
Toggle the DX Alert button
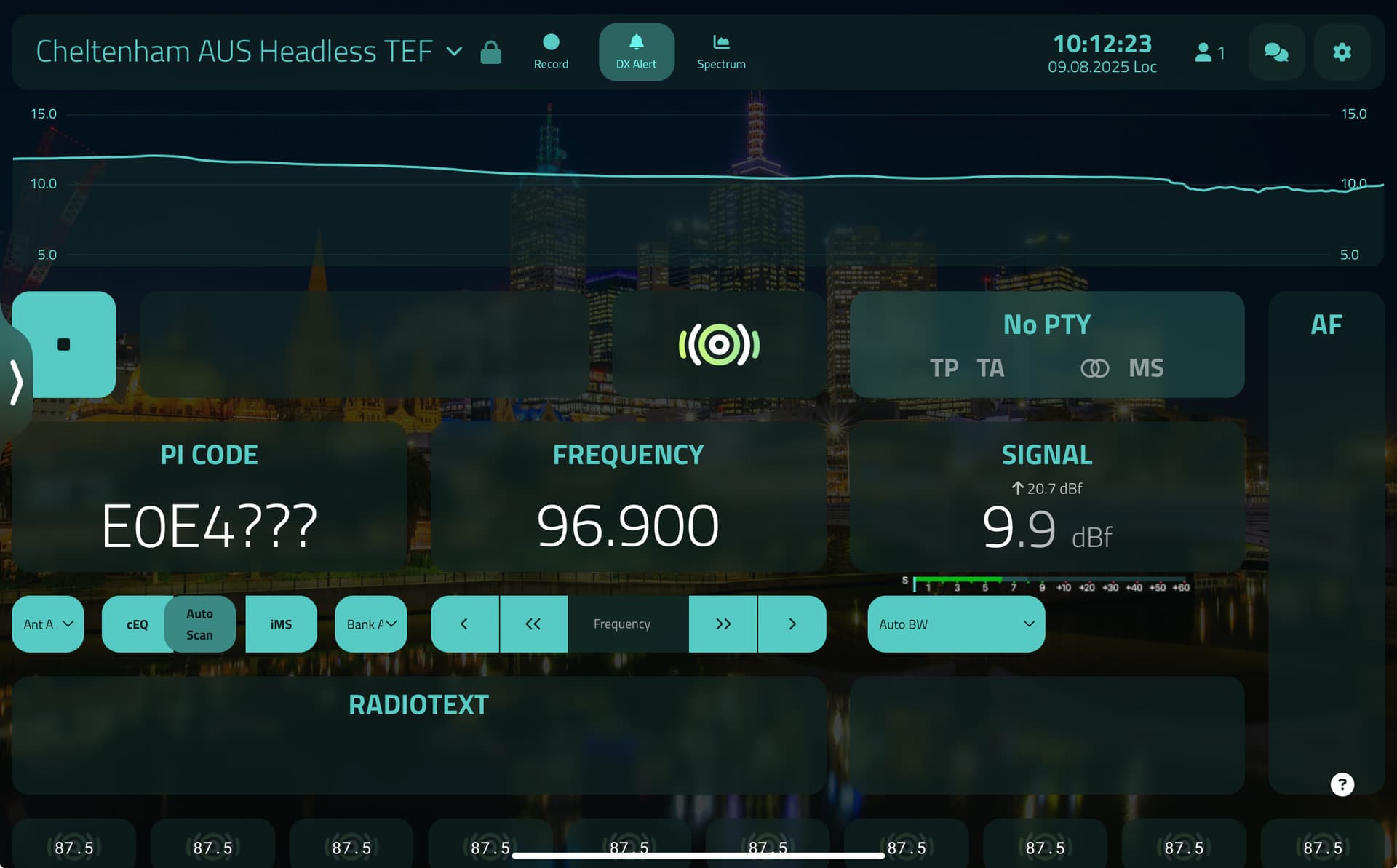point(636,52)
